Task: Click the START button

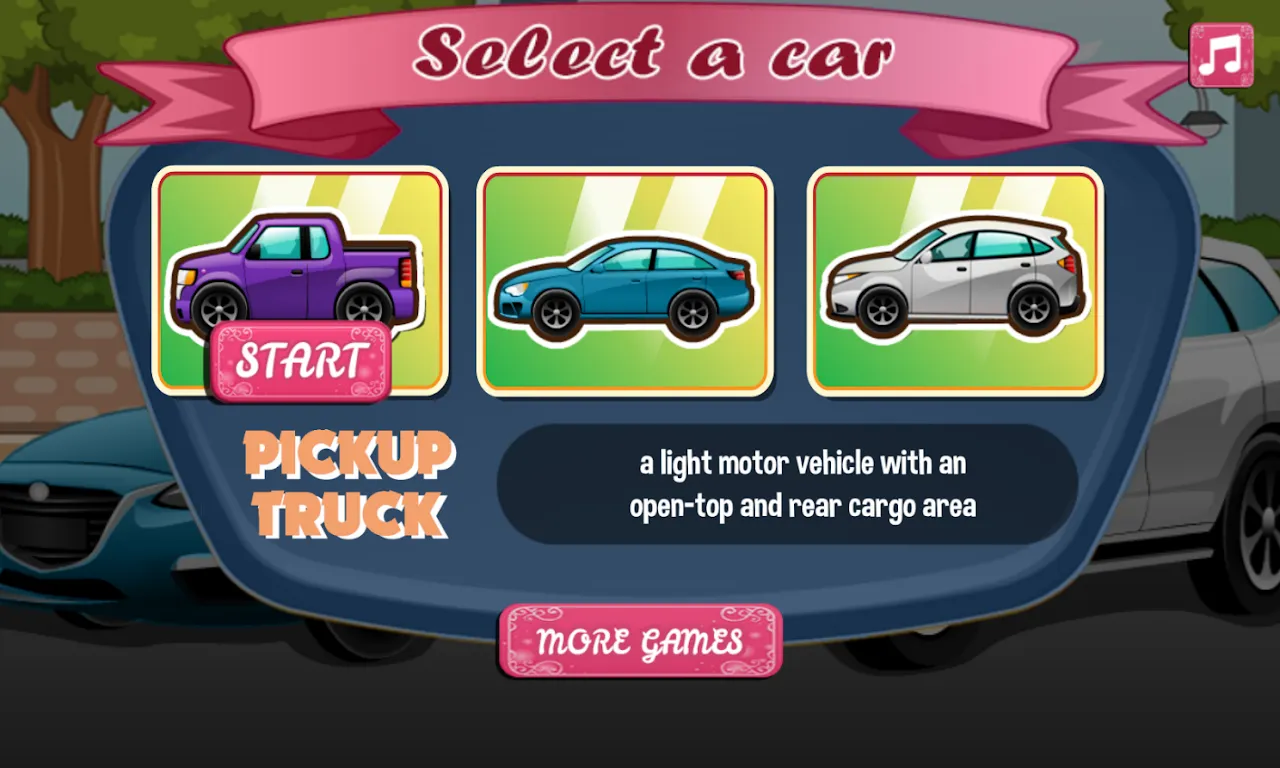Action: [x=299, y=361]
